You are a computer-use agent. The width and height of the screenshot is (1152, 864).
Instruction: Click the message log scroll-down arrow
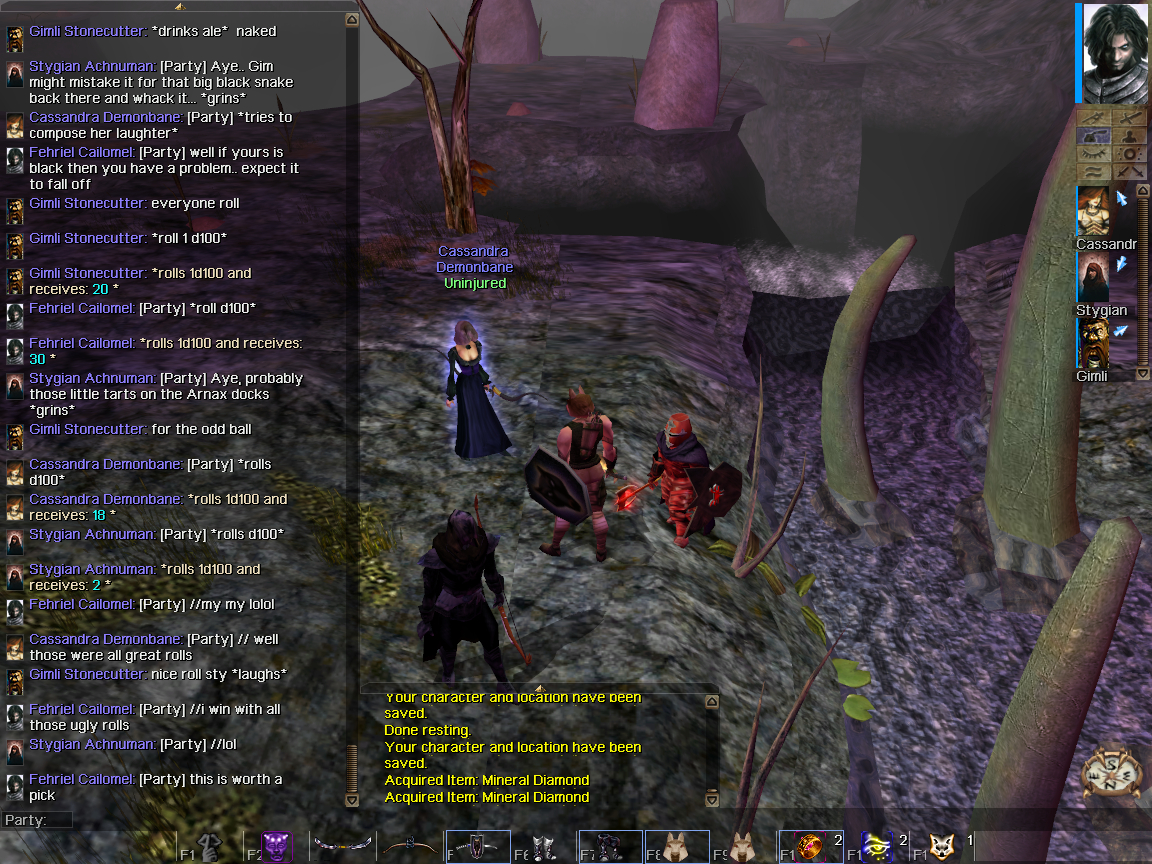[x=711, y=800]
